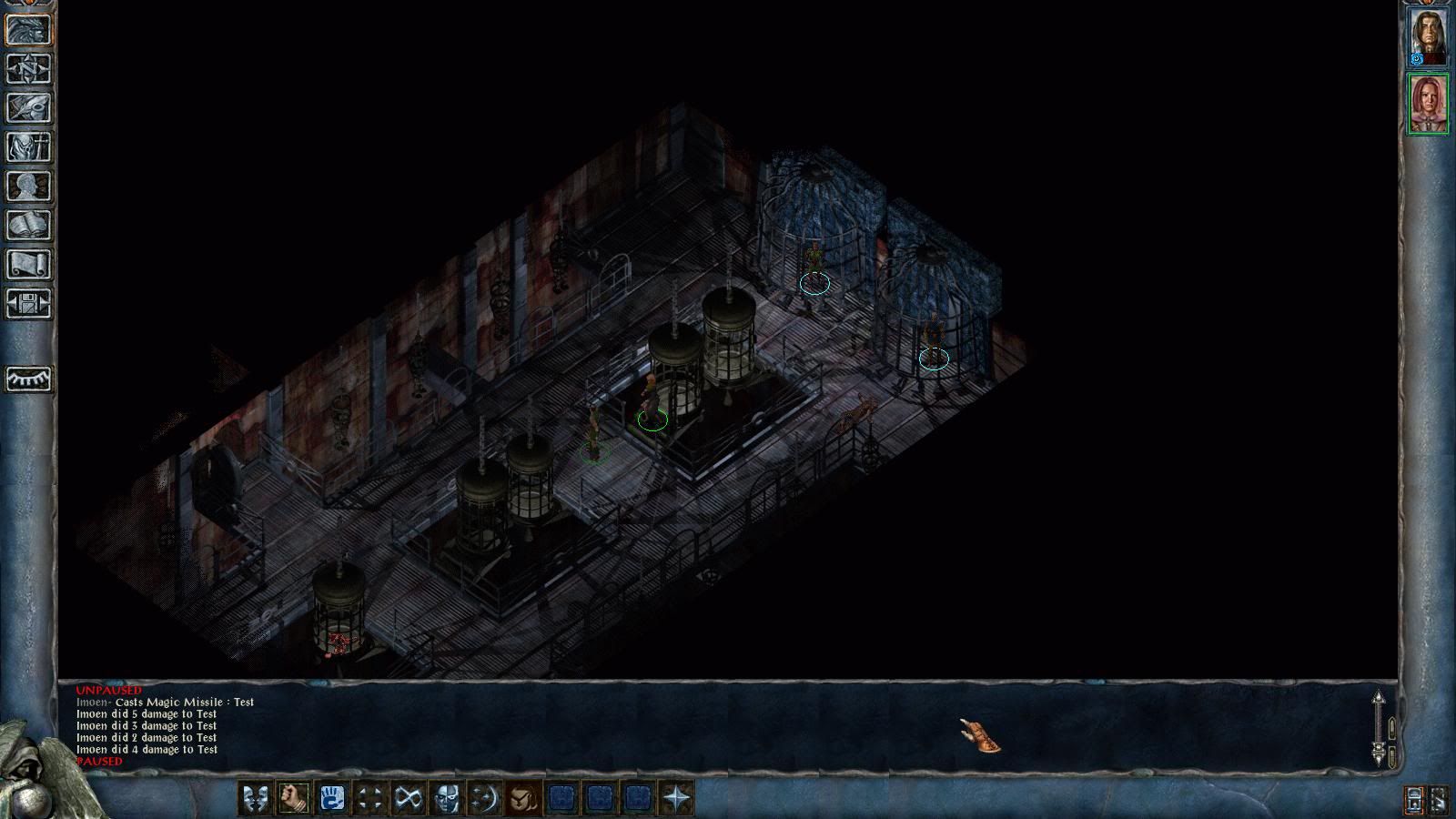This screenshot has height=819, width=1456.
Task: Open the area map with the compass button
Action: [x=29, y=69]
